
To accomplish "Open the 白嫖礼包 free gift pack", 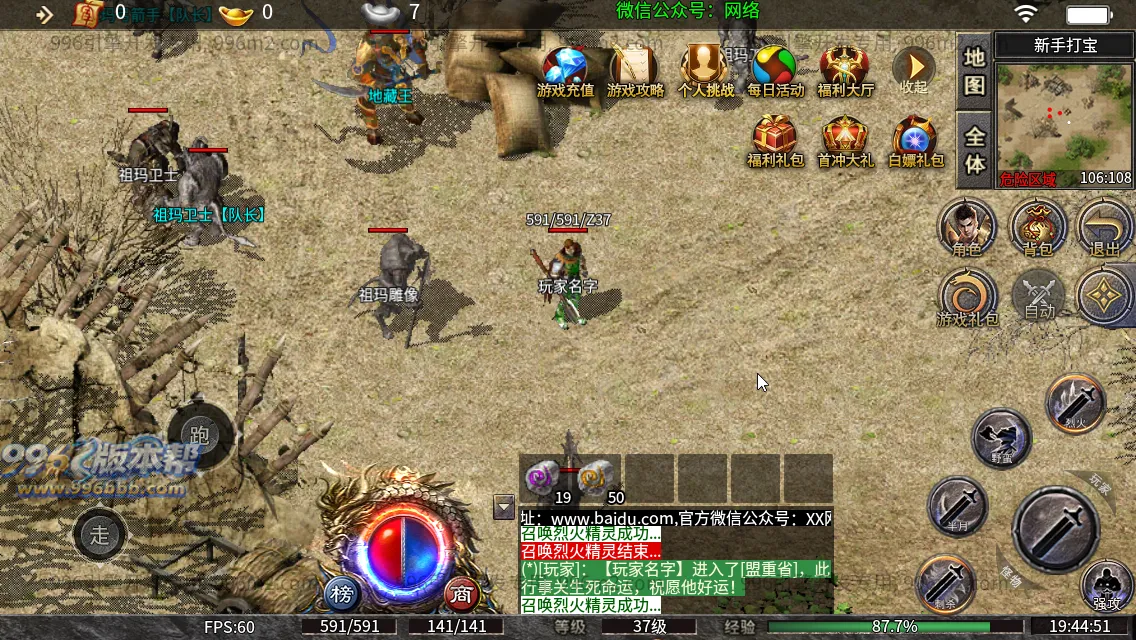I will coord(915,140).
